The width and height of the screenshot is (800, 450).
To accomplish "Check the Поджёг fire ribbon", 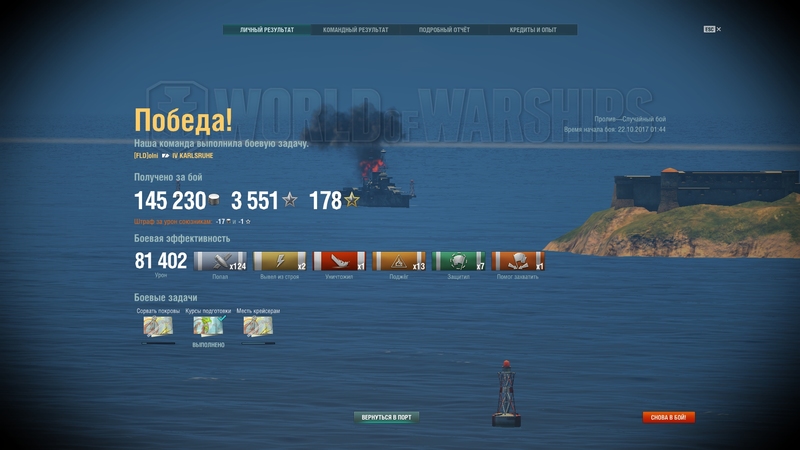I will click(399, 262).
